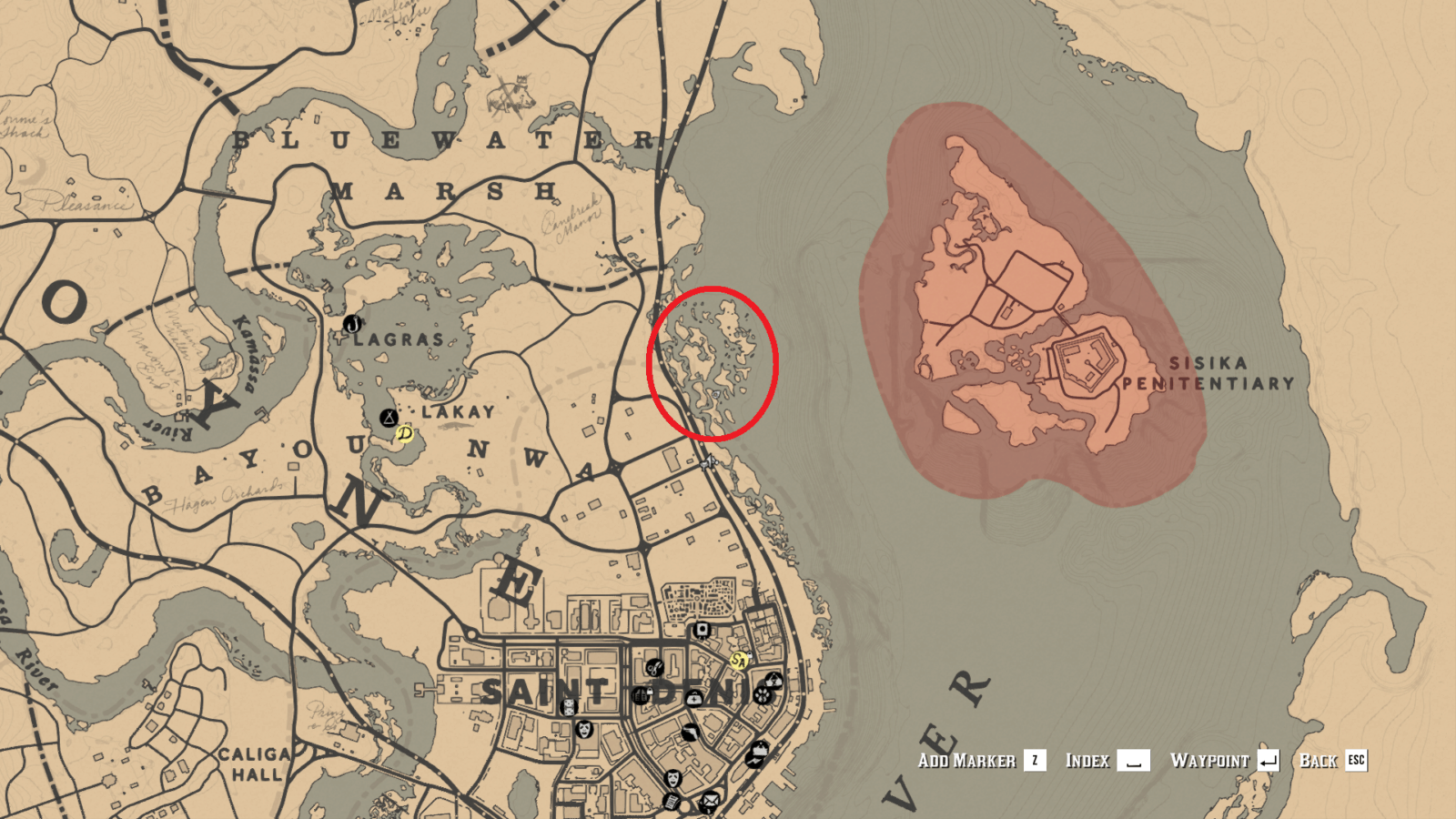Select the theater mask icon in southern Saint Denis
The height and width of the screenshot is (819, 1456).
672,778
